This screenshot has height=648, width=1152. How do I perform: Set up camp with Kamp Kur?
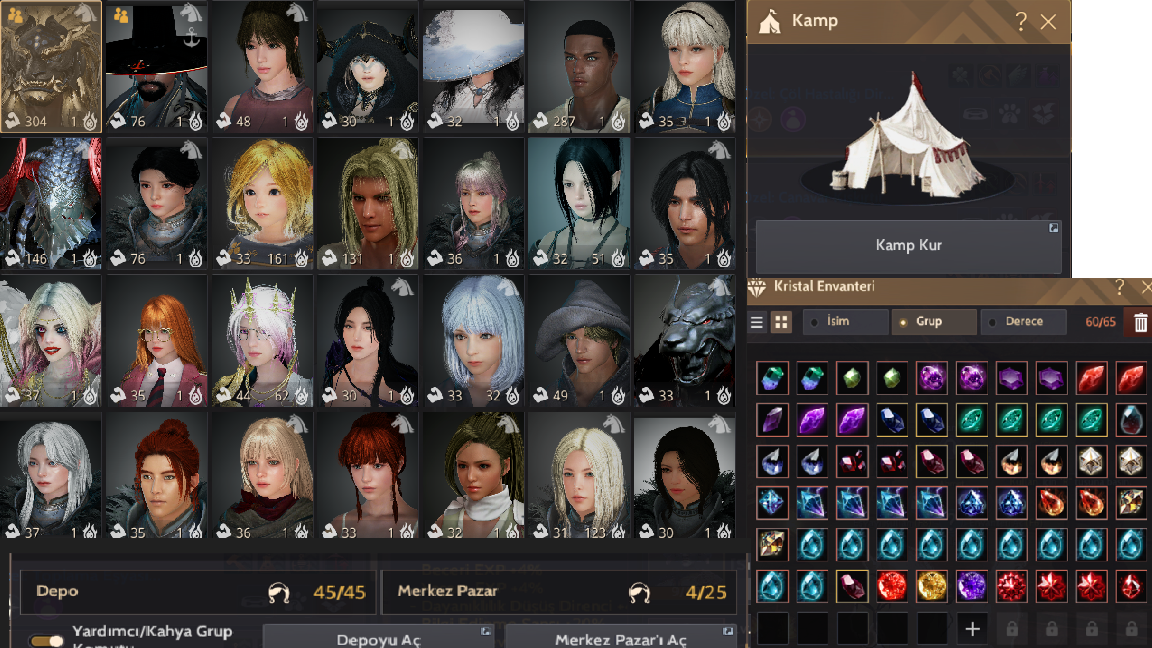tap(908, 246)
